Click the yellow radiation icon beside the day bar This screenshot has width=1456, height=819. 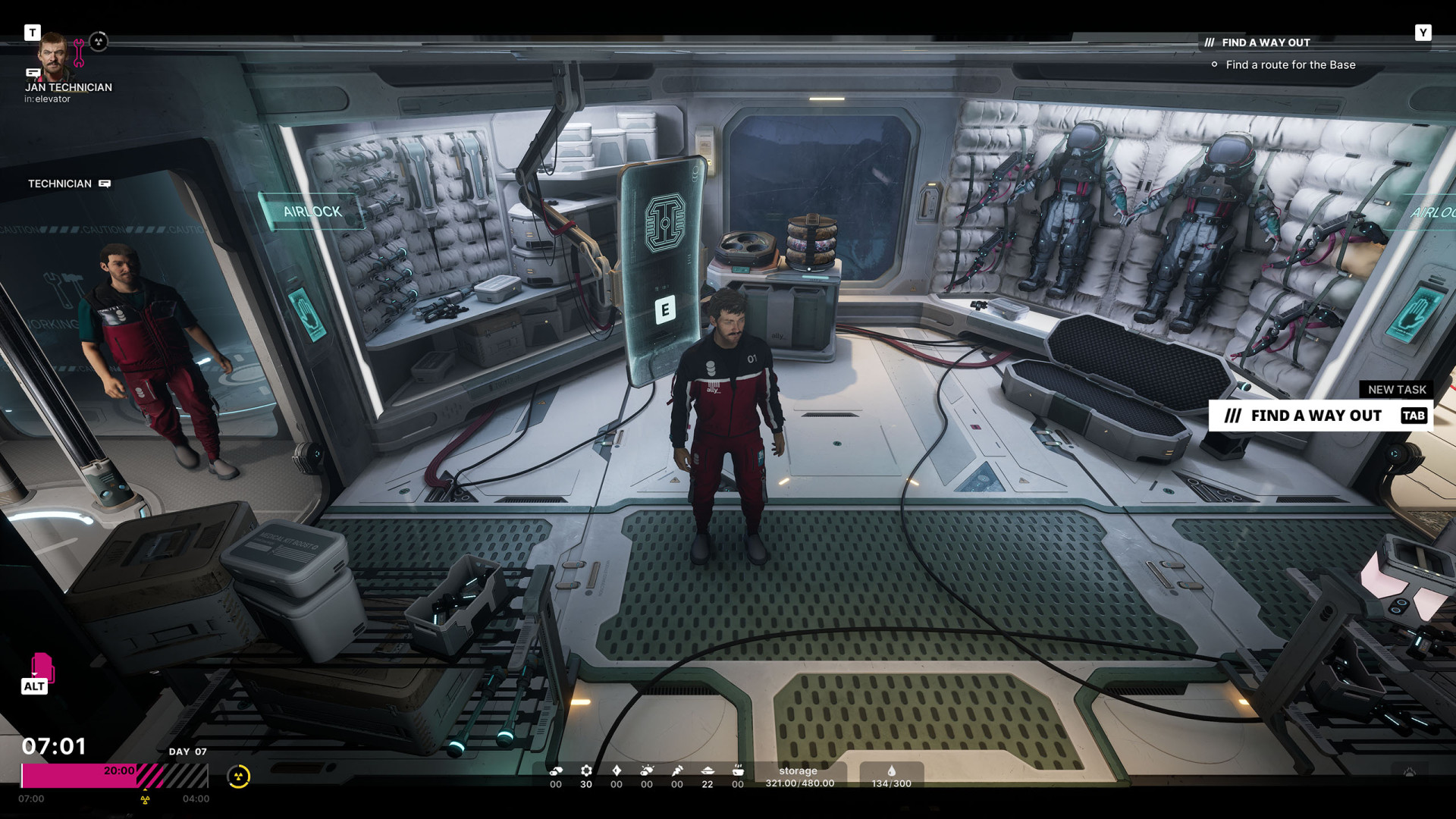tap(238, 777)
